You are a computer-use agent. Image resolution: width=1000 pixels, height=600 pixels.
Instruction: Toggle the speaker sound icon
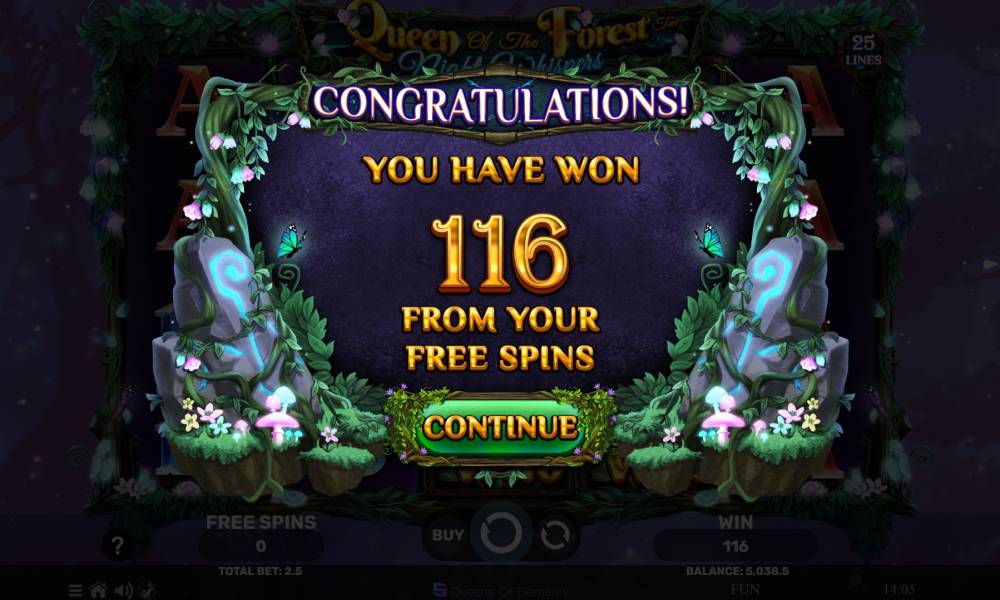[121, 590]
